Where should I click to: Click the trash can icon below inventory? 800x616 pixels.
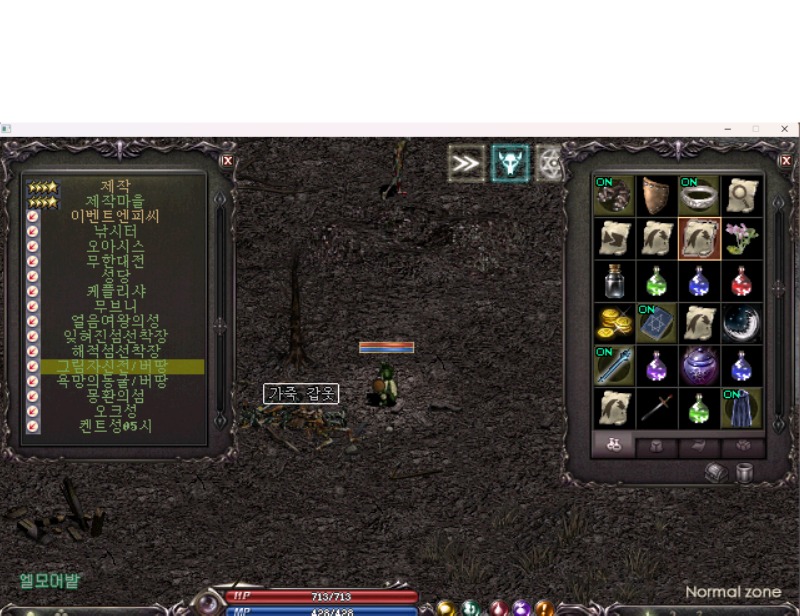744,473
